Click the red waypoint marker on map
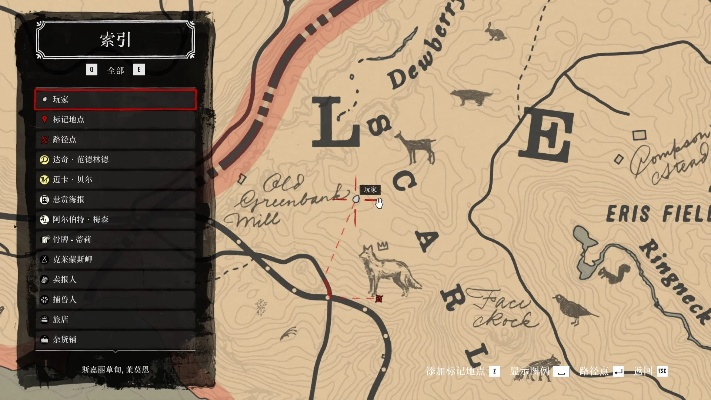This screenshot has width=711, height=400. 378,298
